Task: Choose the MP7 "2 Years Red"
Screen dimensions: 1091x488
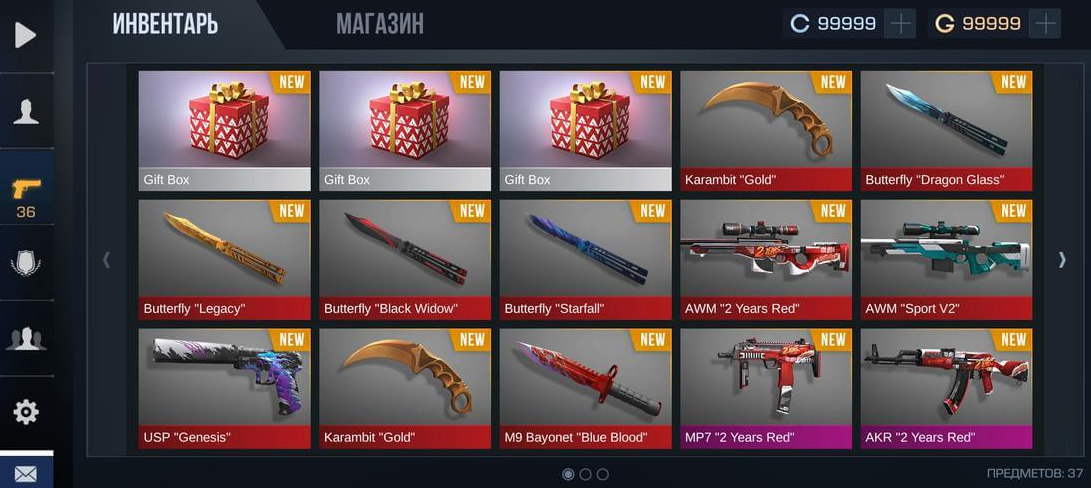Action: click(x=766, y=388)
